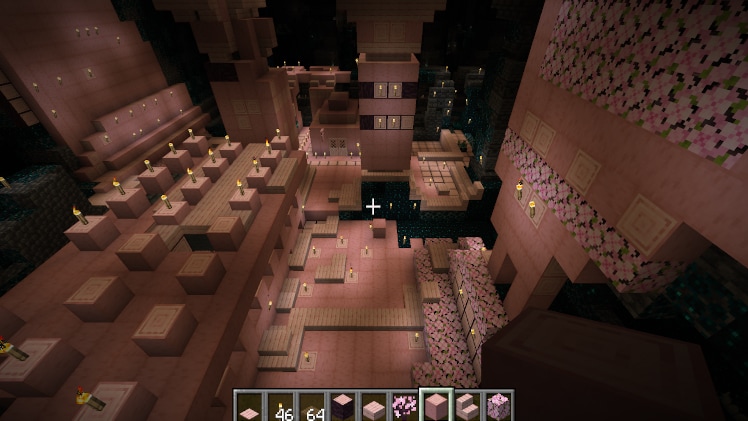The image size is (748, 421).
Task: Pick the speckled pink leaves cube slot
Action: click(497, 406)
